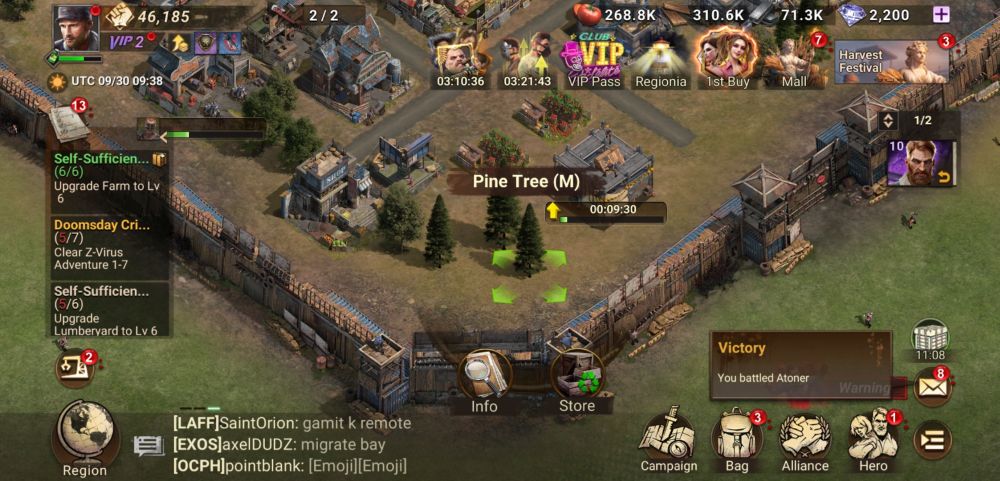The width and height of the screenshot is (1000, 481).
Task: Open the Mall shop
Action: (x=794, y=60)
